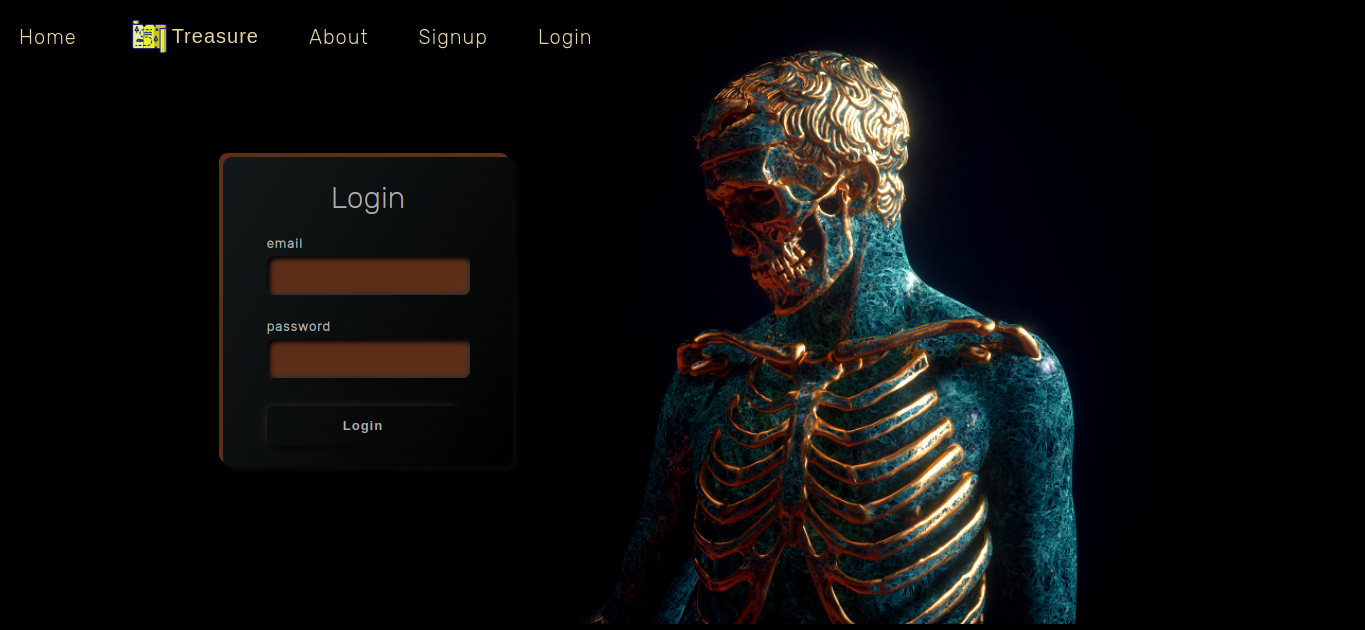Focus the email input field
The height and width of the screenshot is (630, 1365).
coord(369,276)
